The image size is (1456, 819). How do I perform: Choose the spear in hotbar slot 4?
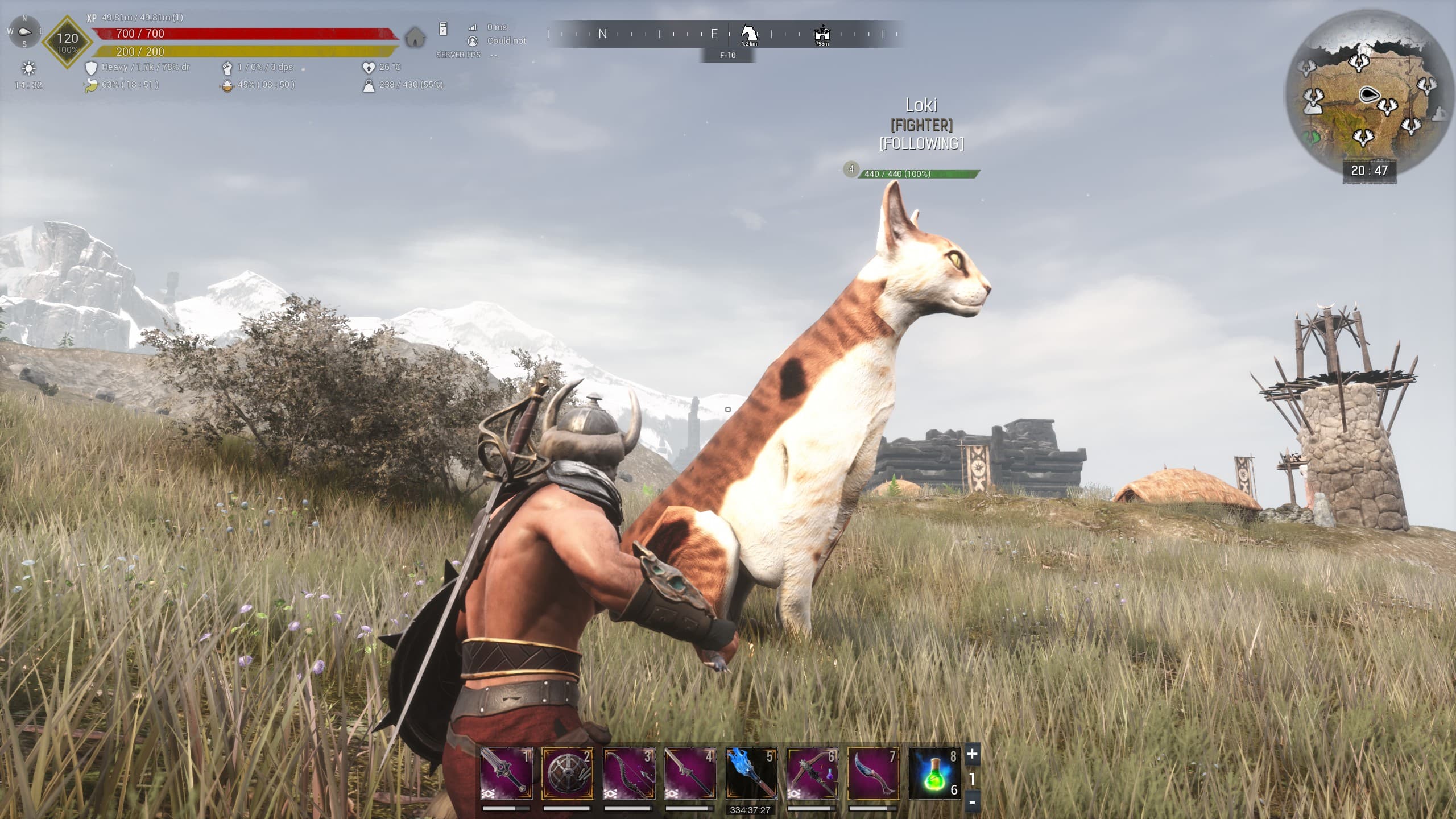click(x=690, y=773)
